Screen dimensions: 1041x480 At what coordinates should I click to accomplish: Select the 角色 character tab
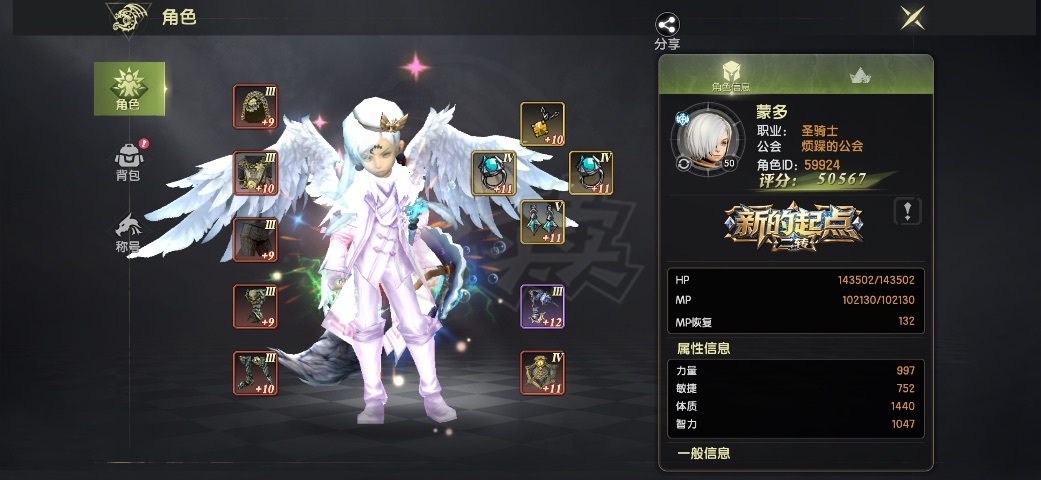click(x=128, y=88)
